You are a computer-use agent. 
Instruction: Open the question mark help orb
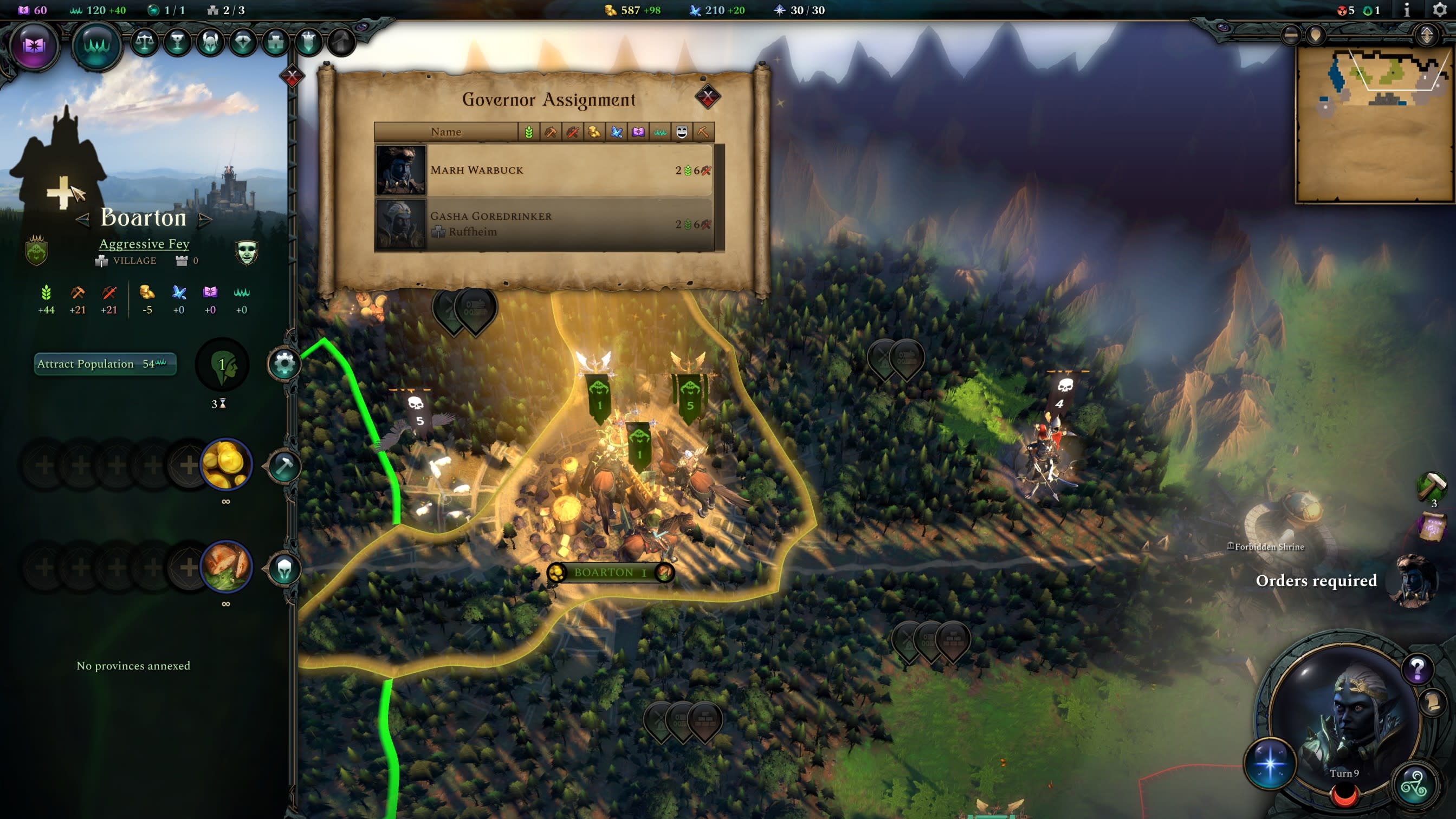click(x=1417, y=669)
